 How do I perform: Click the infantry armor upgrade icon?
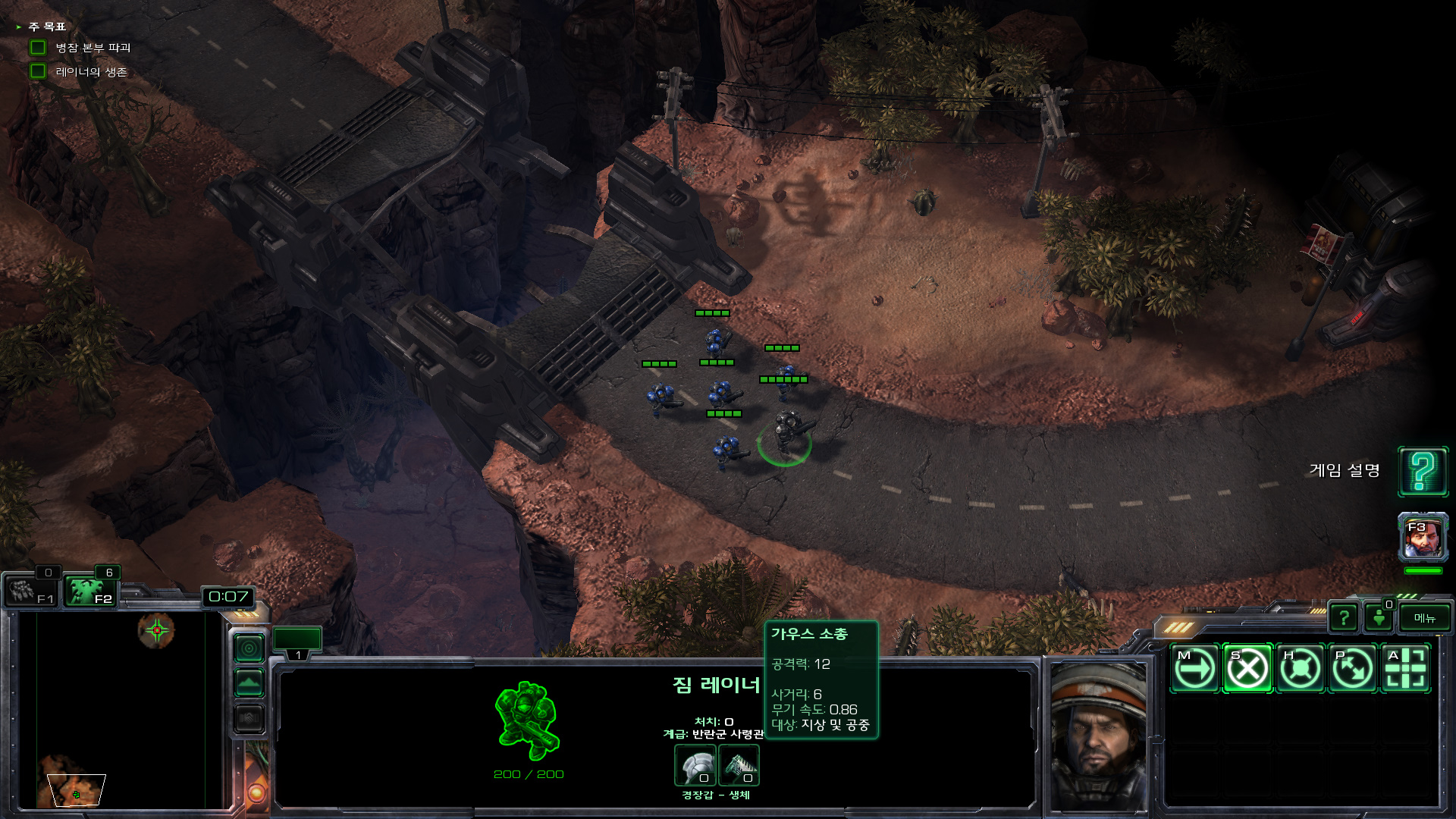pyautogui.click(x=695, y=765)
